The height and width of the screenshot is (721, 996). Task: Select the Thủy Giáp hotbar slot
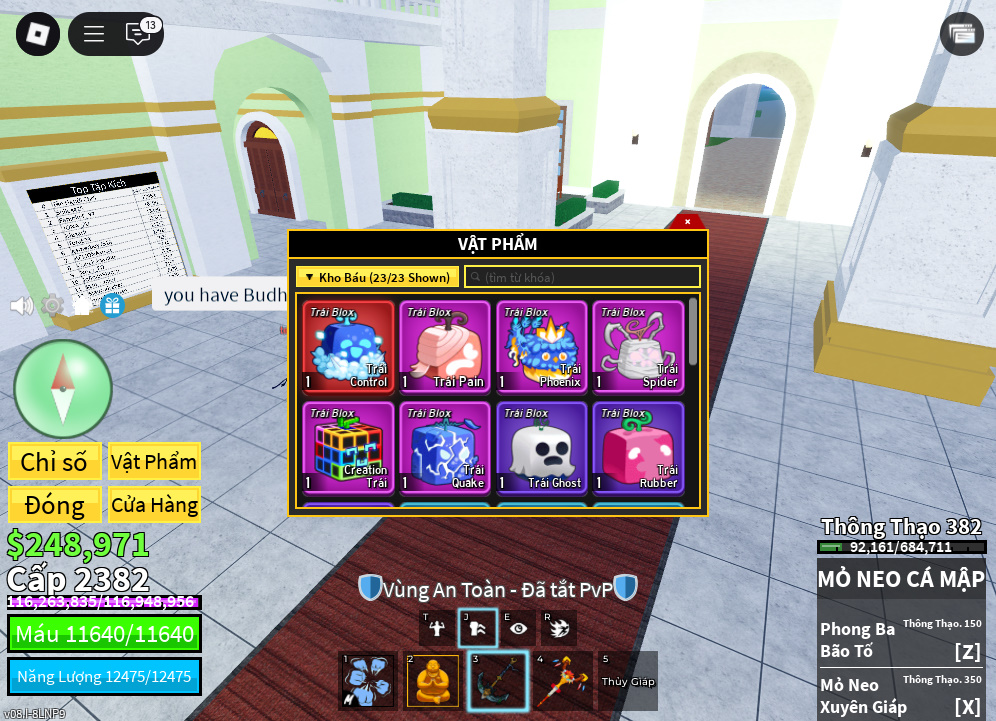(627, 681)
